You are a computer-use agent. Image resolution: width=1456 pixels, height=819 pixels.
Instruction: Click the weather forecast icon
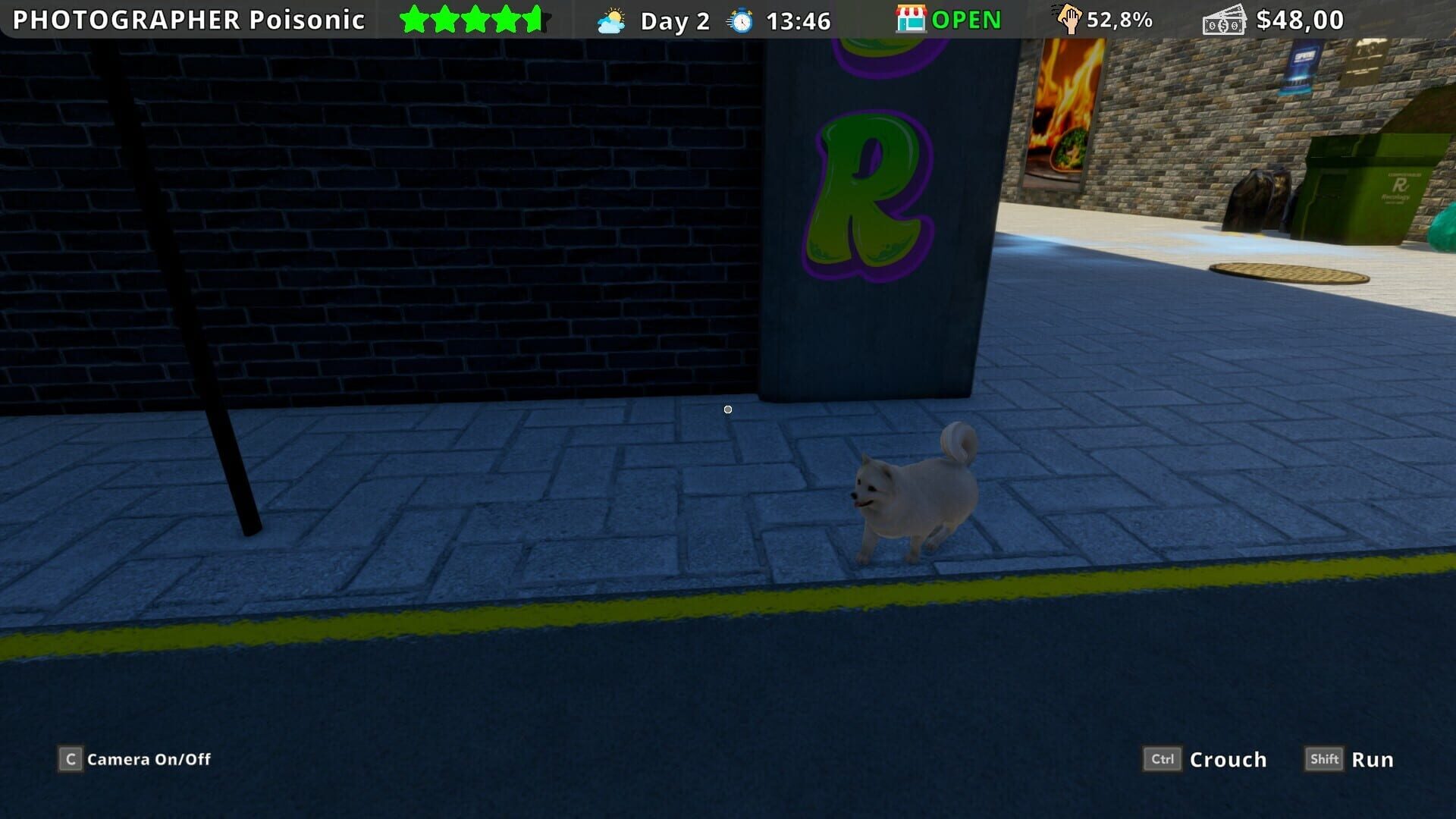click(x=611, y=20)
